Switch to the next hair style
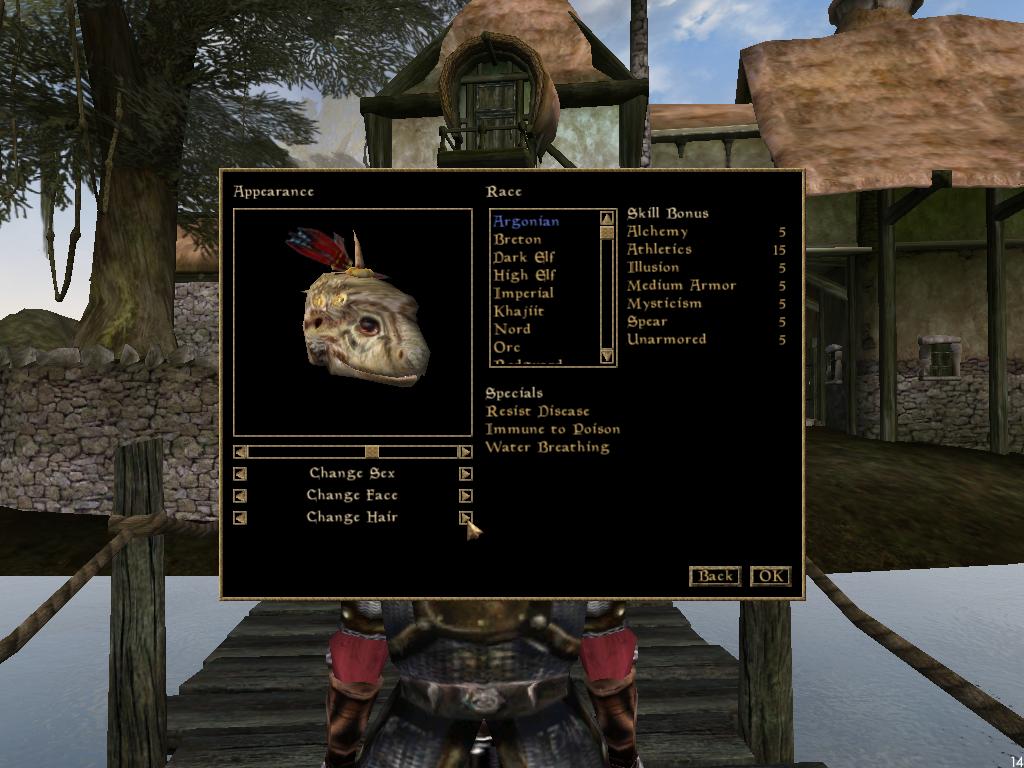Image resolution: width=1024 pixels, height=768 pixels. pyautogui.click(x=465, y=517)
